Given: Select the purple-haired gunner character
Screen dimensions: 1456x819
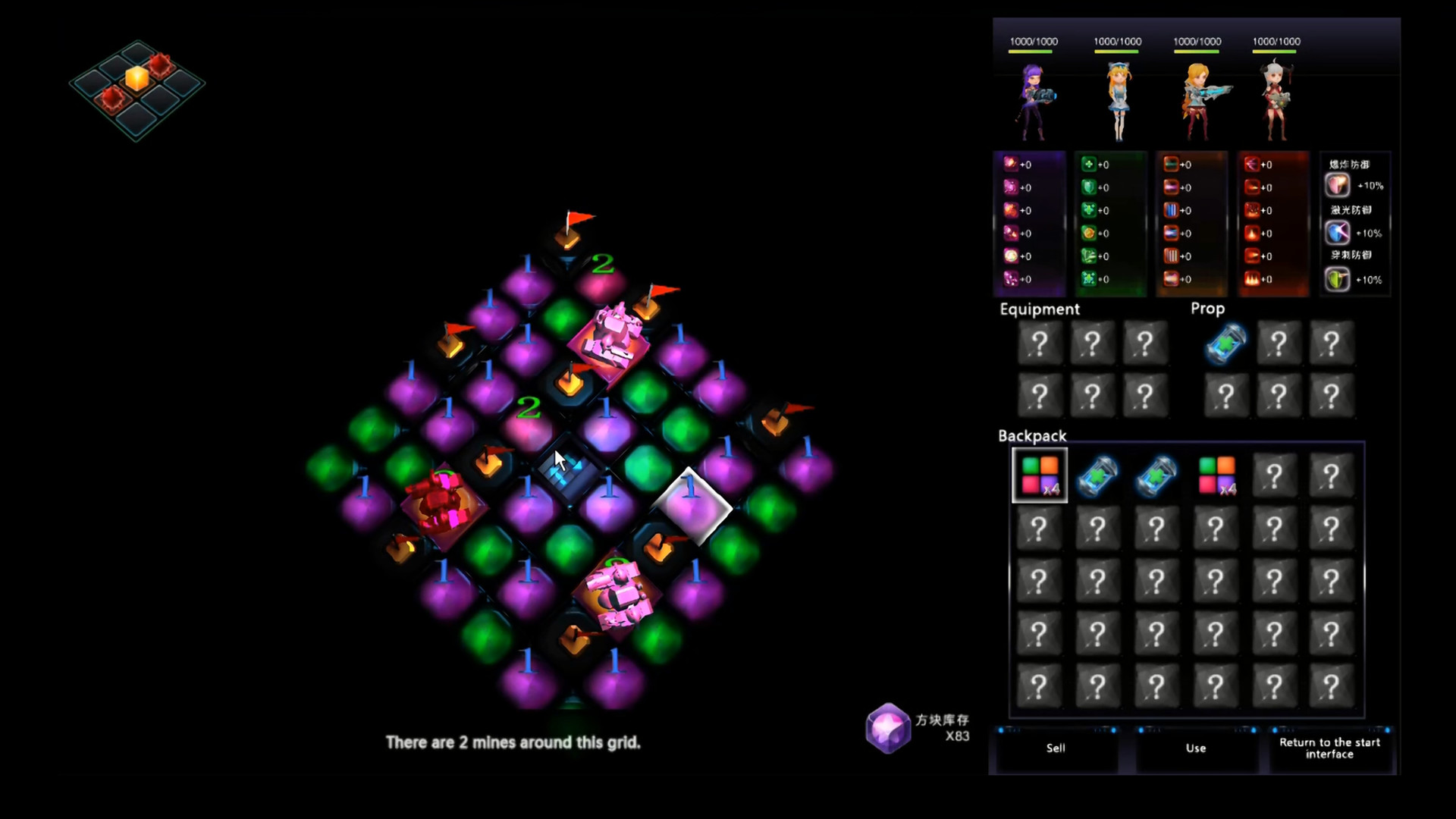Looking at the screenshot, I should point(1033,102).
